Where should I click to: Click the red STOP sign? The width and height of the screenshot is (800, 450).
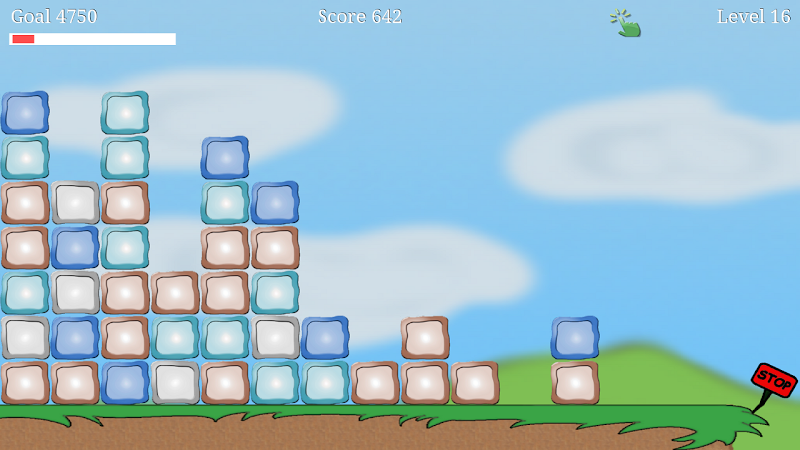[773, 381]
